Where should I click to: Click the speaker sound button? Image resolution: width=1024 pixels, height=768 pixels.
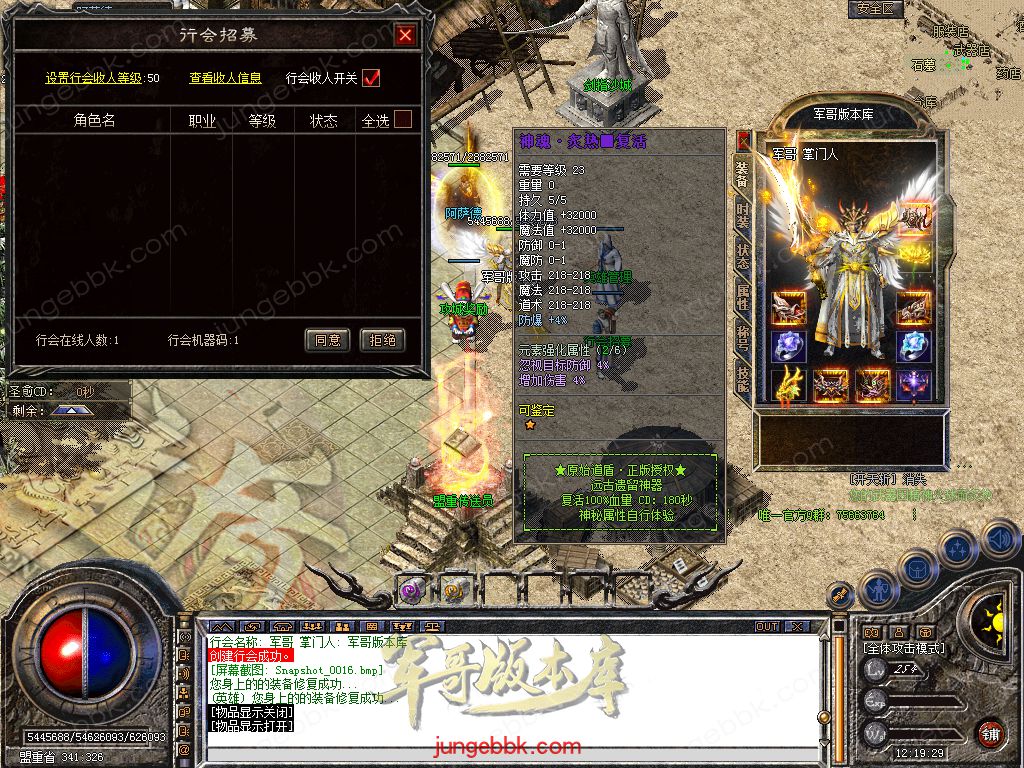tap(1000, 540)
